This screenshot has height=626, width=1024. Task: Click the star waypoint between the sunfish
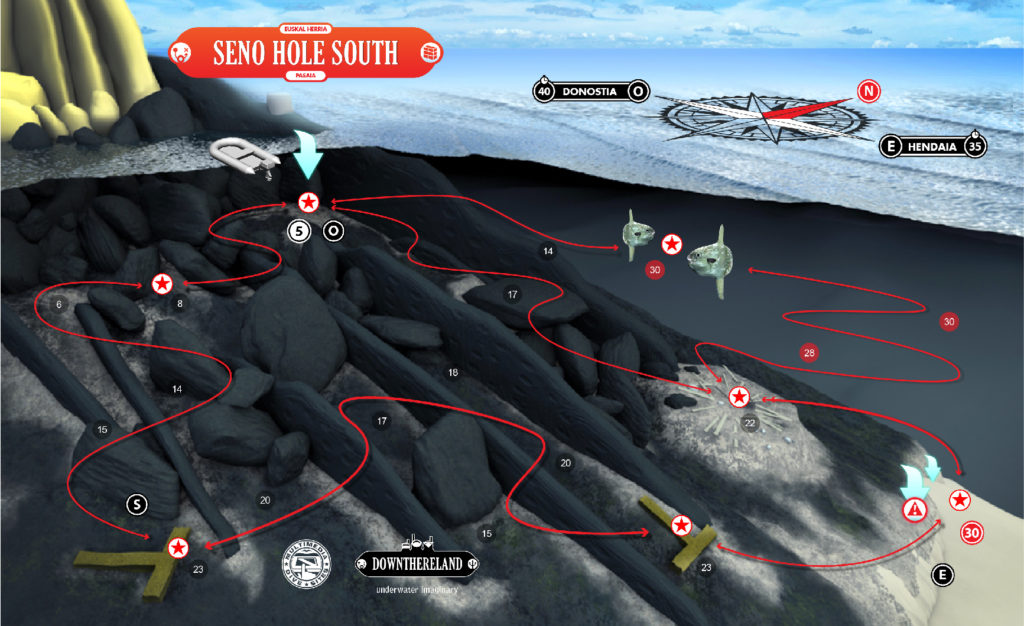pos(672,244)
